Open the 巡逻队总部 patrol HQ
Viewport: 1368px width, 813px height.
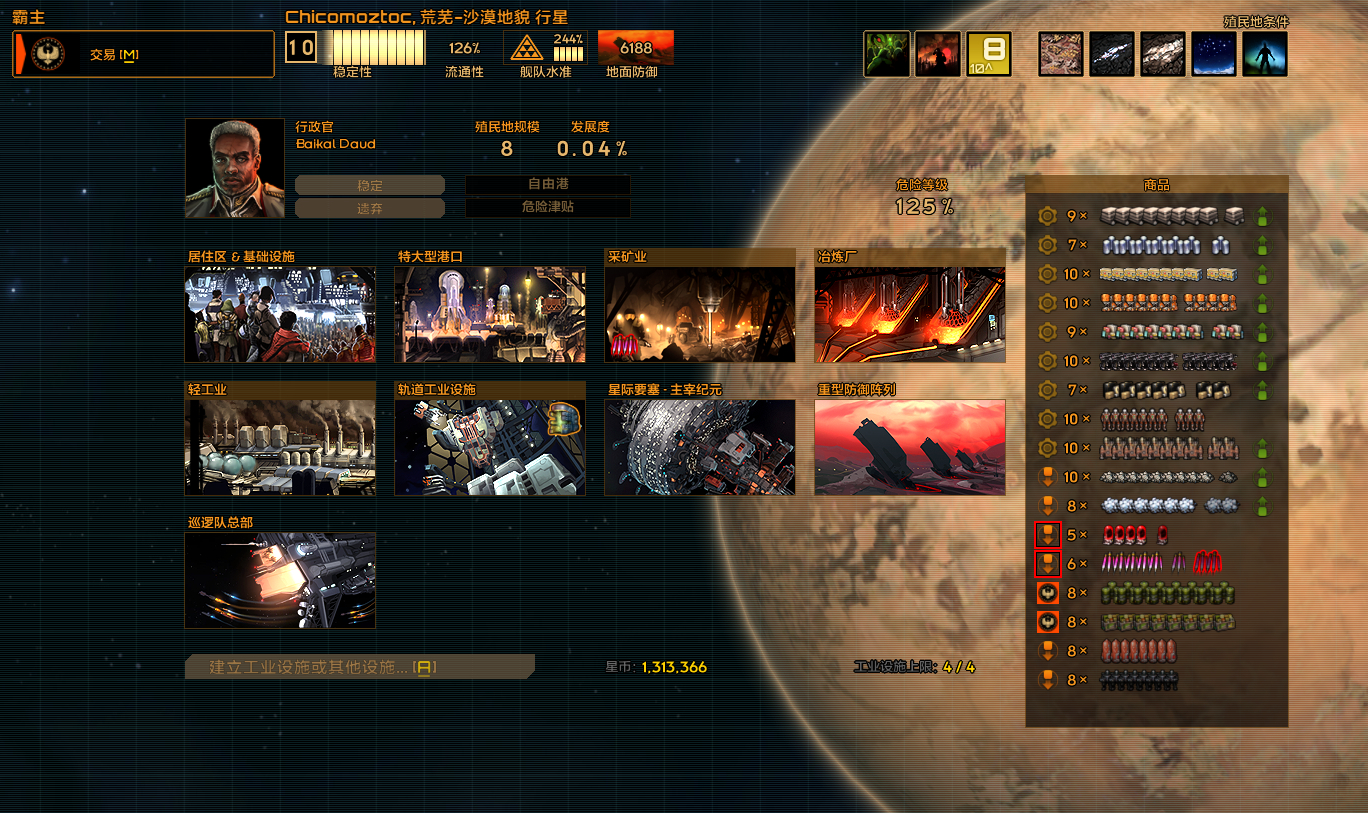(280, 579)
